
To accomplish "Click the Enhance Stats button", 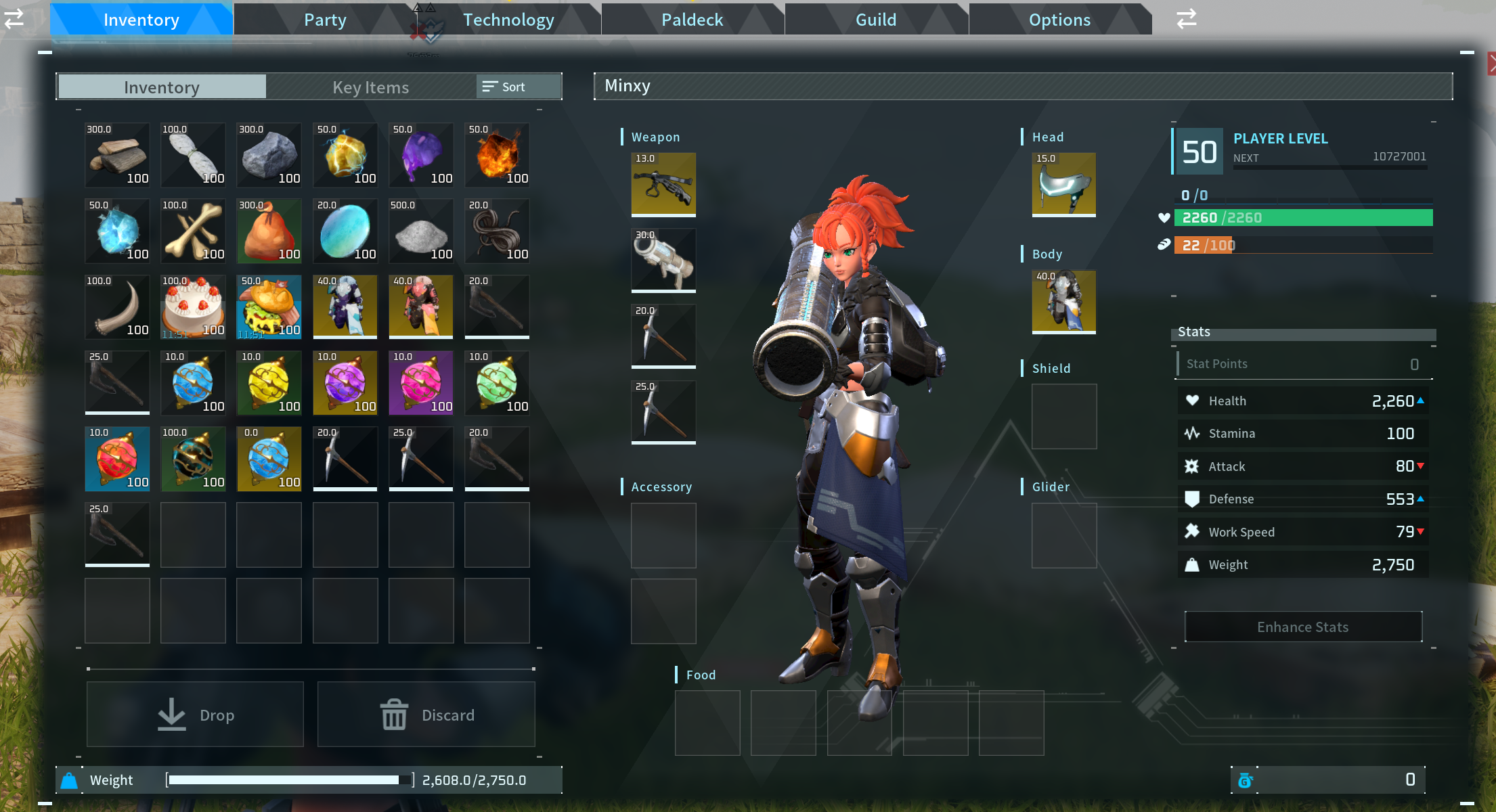I will (1303, 627).
